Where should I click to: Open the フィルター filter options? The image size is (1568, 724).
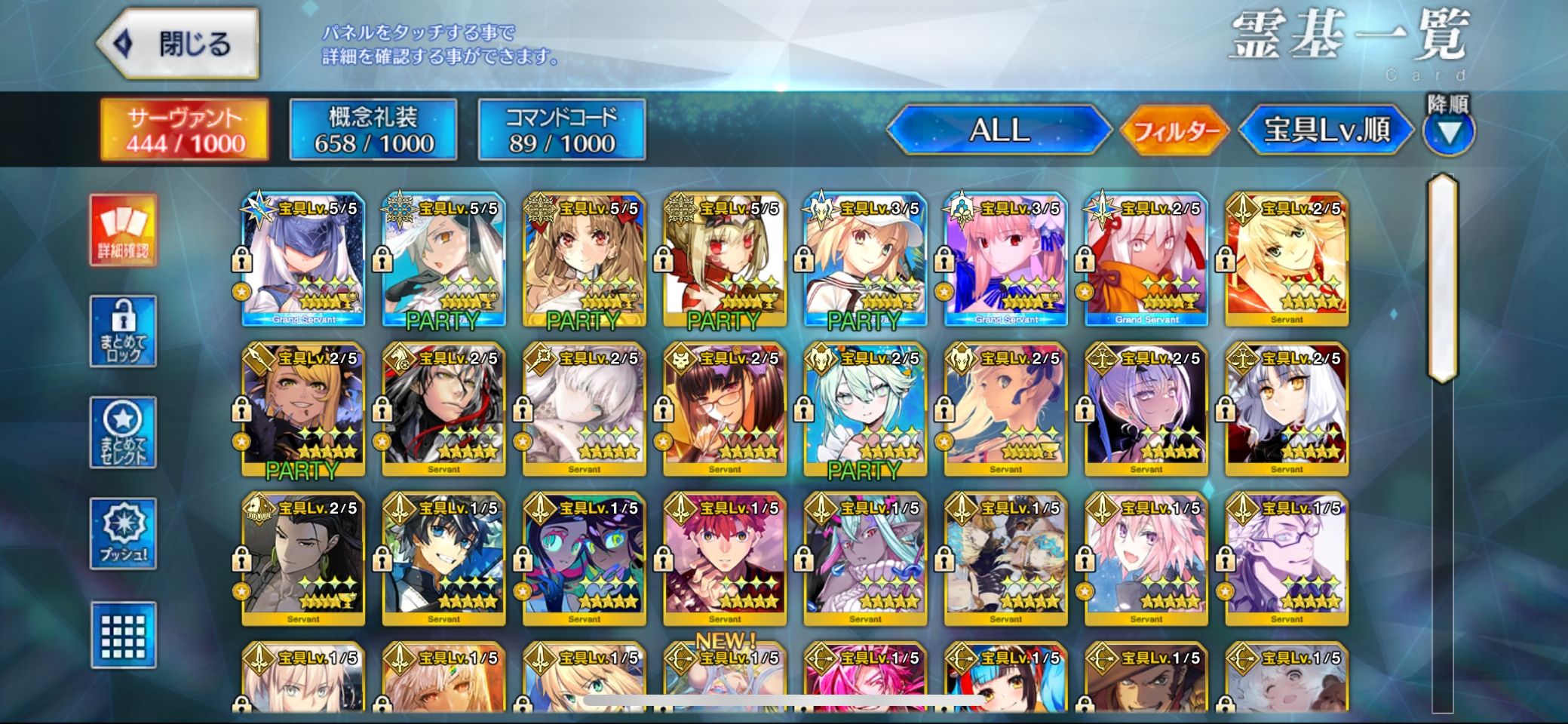pyautogui.click(x=1175, y=131)
